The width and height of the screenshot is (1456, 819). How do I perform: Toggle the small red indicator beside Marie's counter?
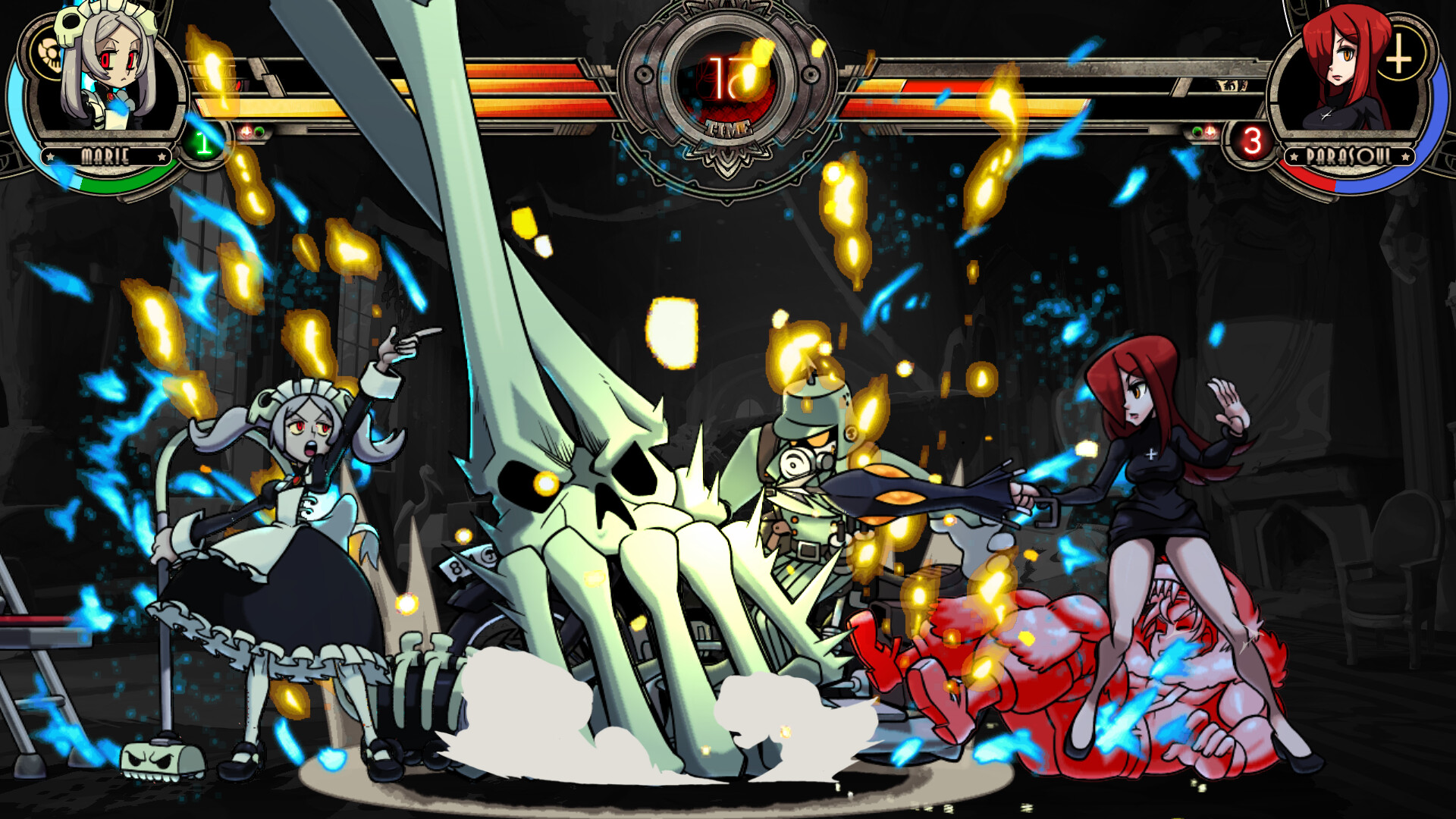tap(246, 130)
